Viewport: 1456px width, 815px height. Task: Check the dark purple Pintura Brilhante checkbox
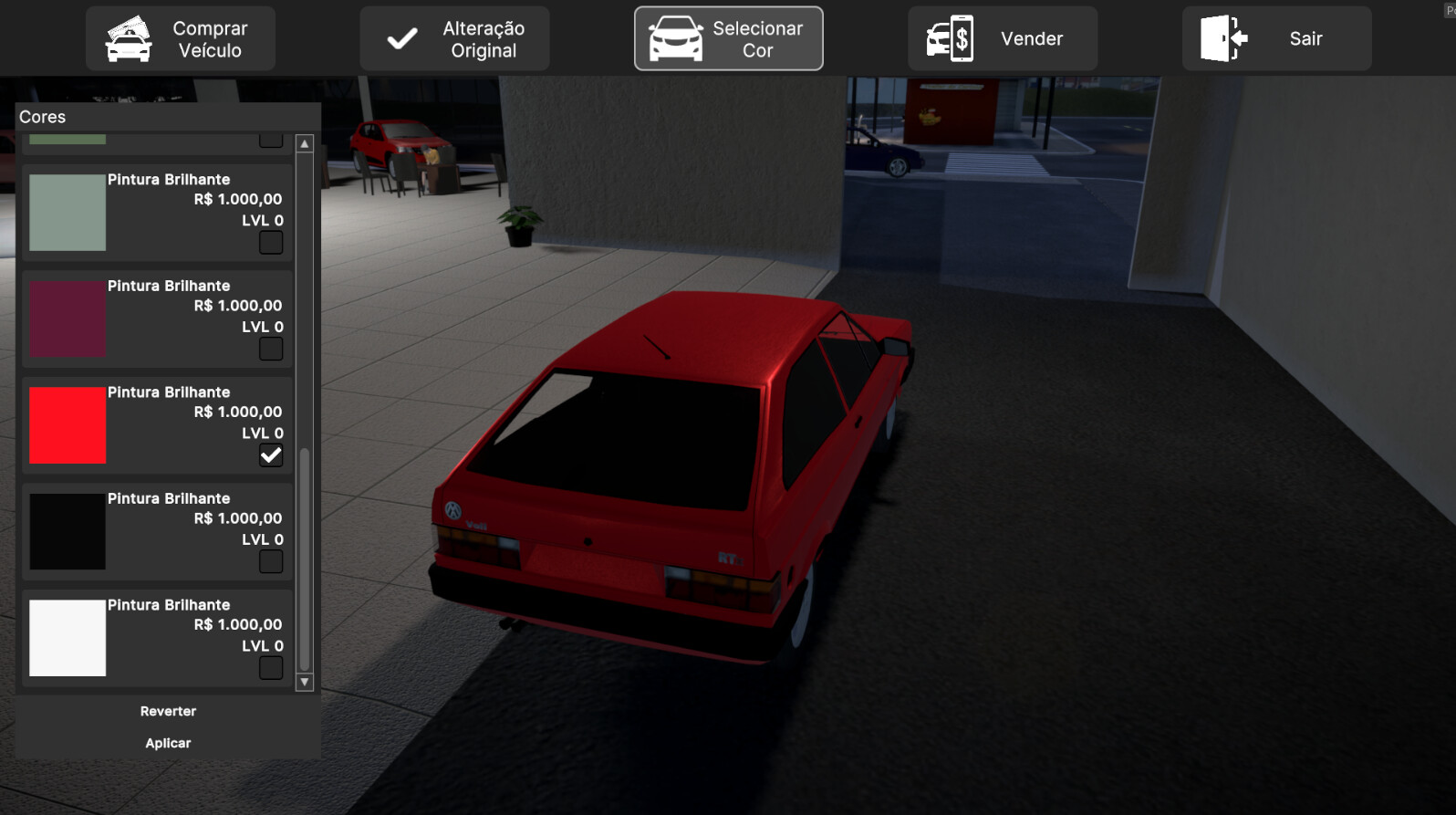[x=270, y=349]
